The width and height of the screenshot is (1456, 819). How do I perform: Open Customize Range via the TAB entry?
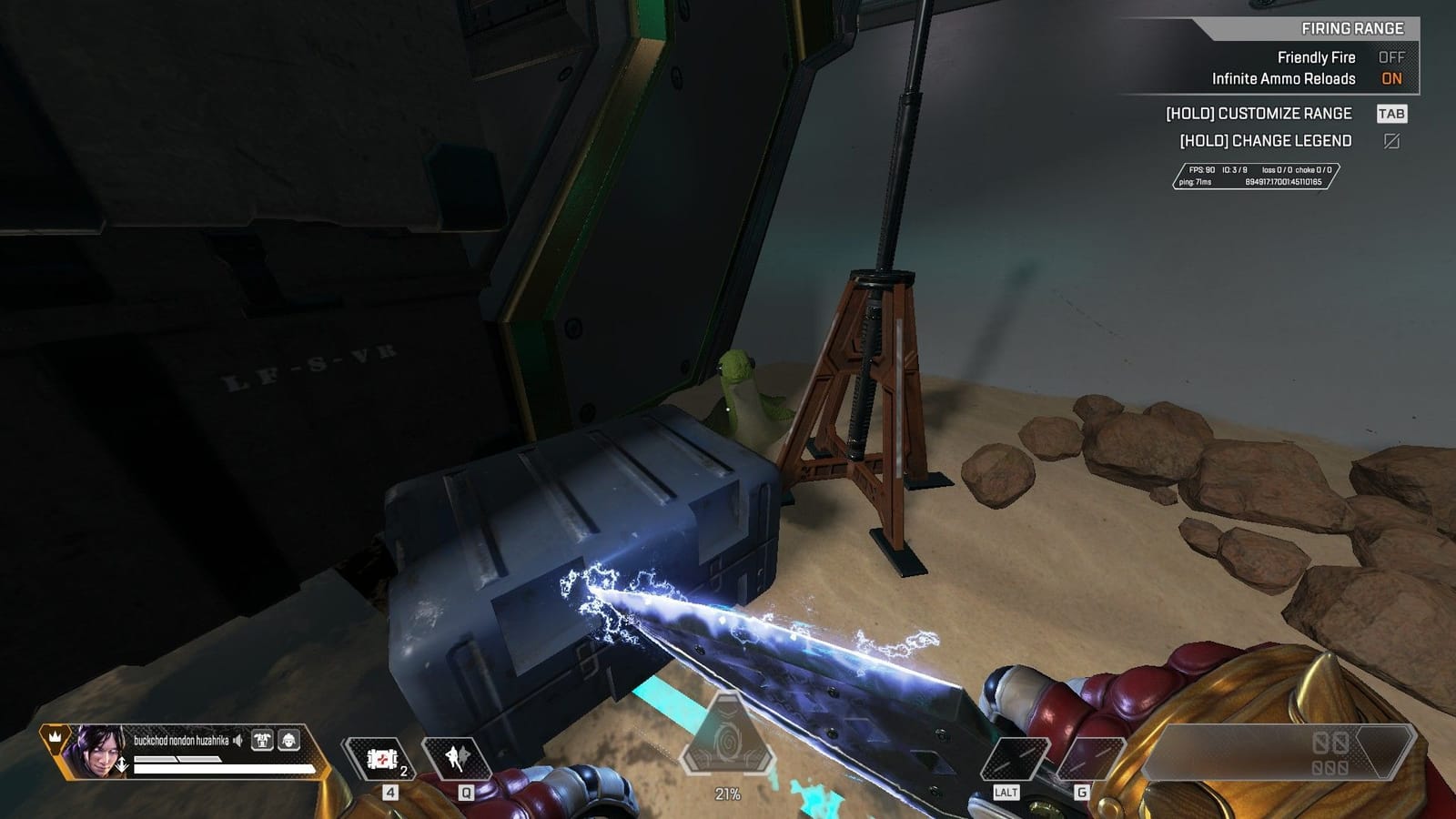(1391, 114)
